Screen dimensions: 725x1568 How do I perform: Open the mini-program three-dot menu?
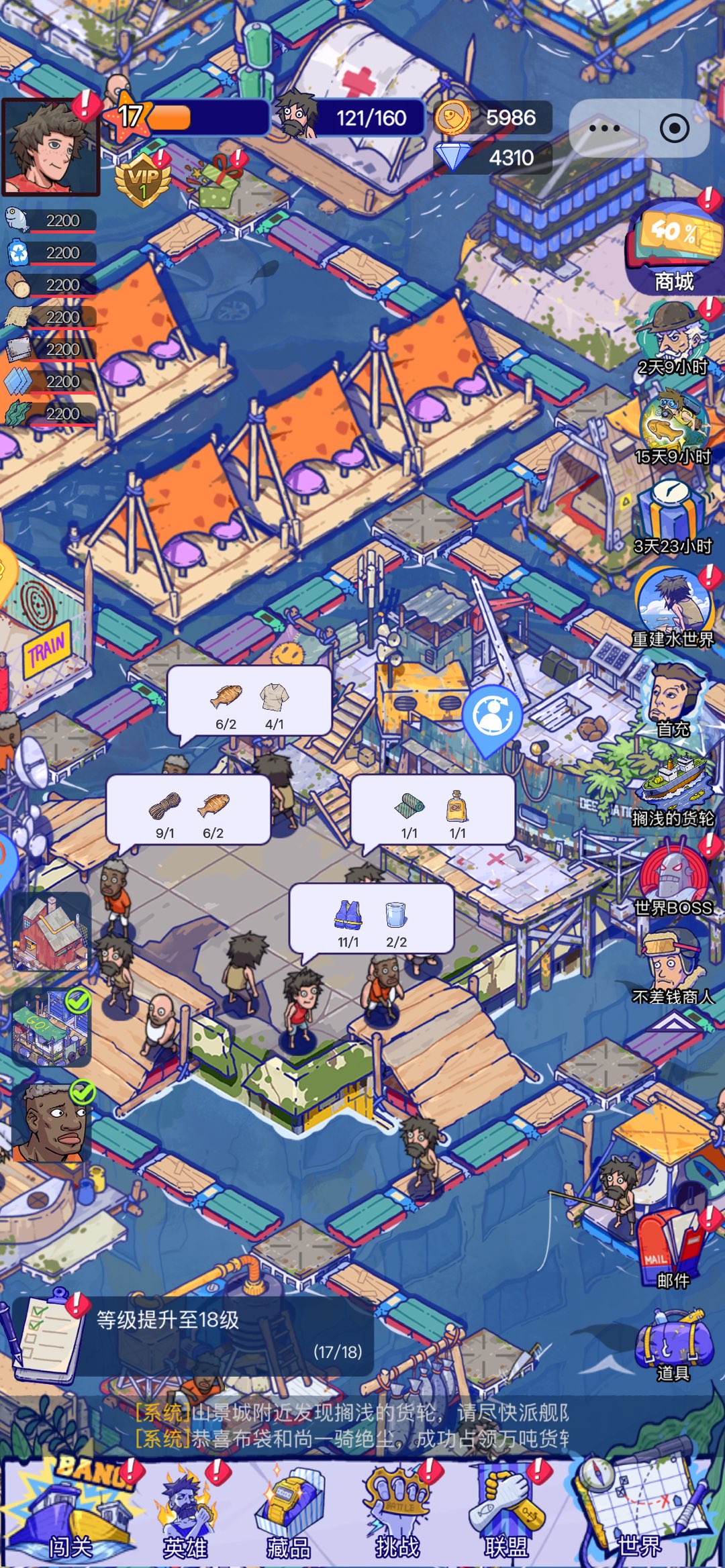point(604,128)
